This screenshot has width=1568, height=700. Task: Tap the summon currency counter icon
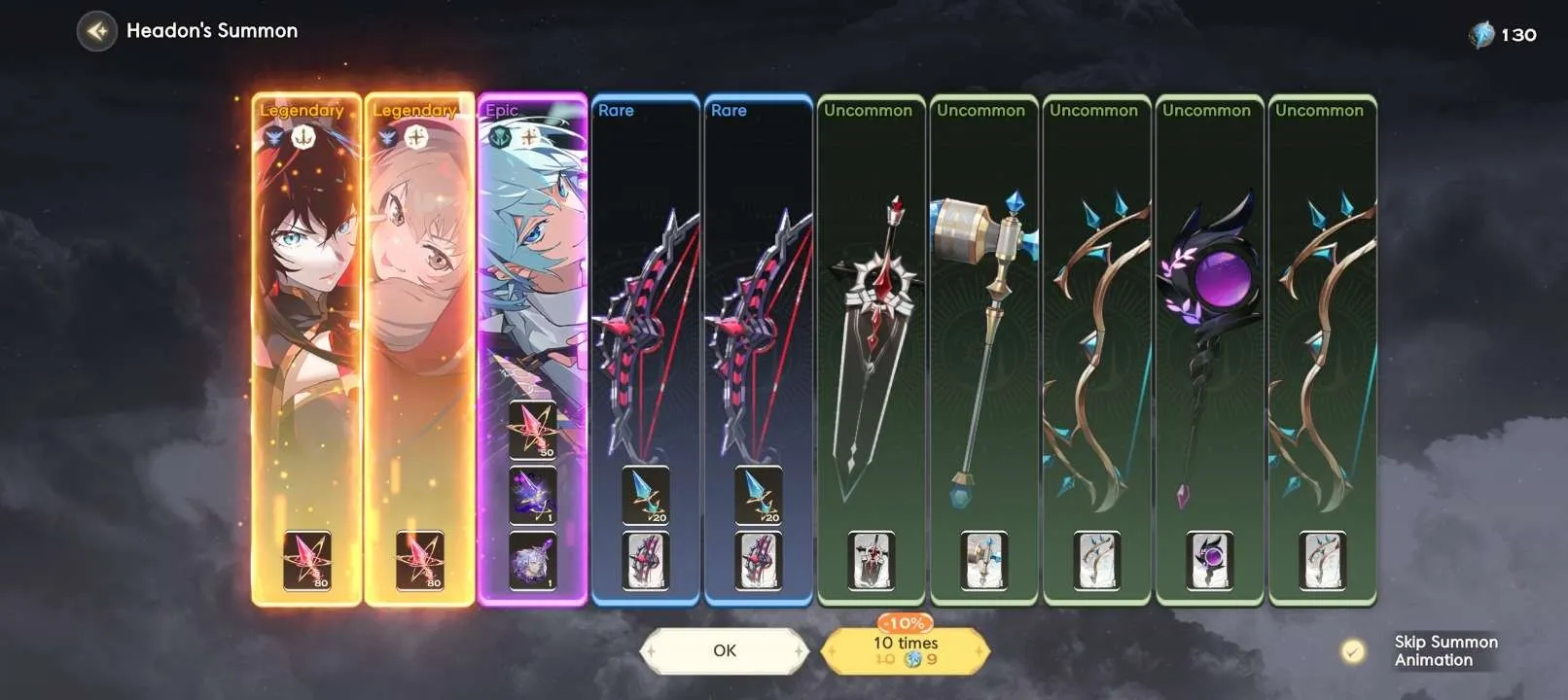pyautogui.click(x=1481, y=36)
